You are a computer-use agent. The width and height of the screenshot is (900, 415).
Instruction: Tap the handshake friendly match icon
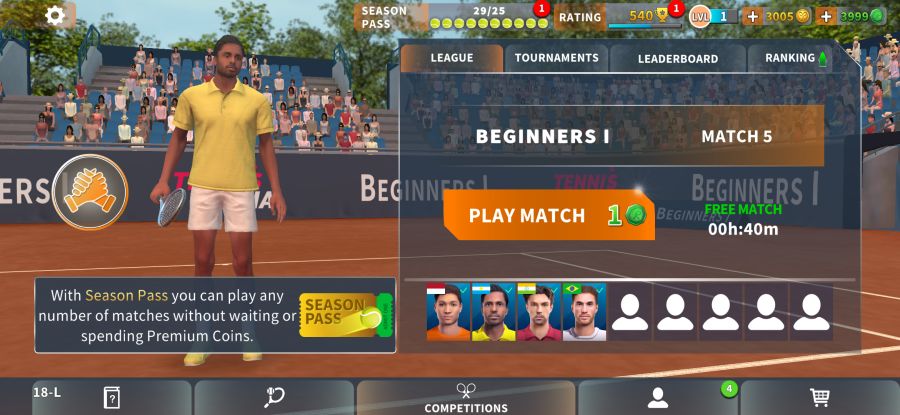click(x=90, y=192)
